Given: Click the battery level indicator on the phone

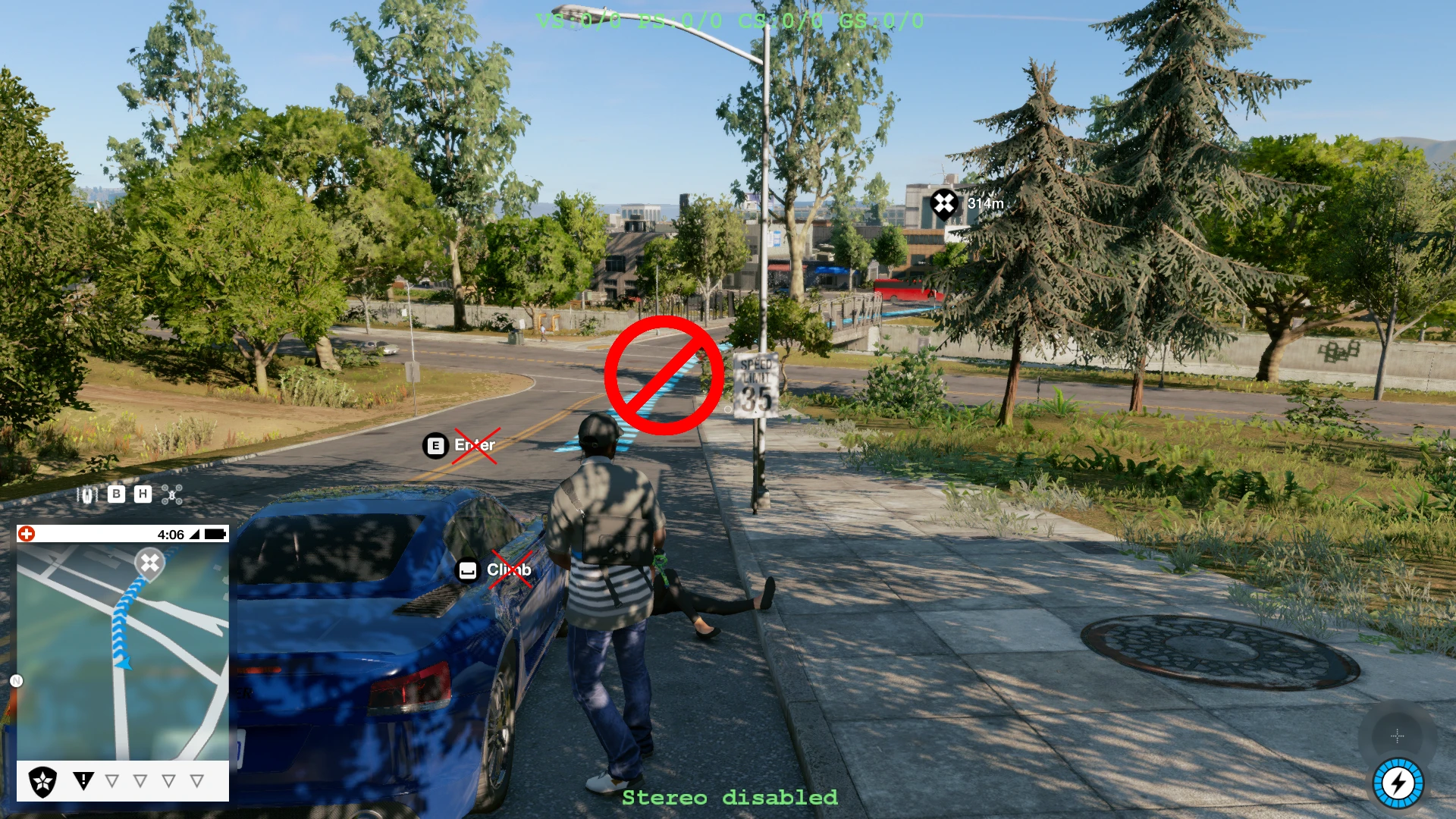Looking at the screenshot, I should [215, 533].
